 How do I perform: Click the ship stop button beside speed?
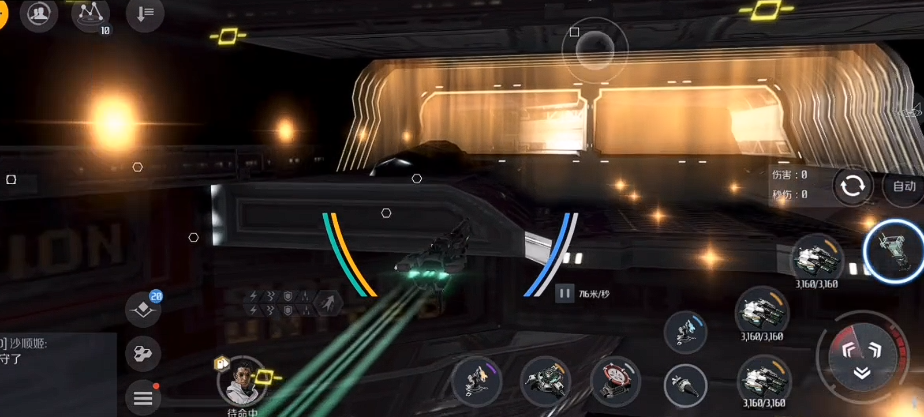pos(565,293)
